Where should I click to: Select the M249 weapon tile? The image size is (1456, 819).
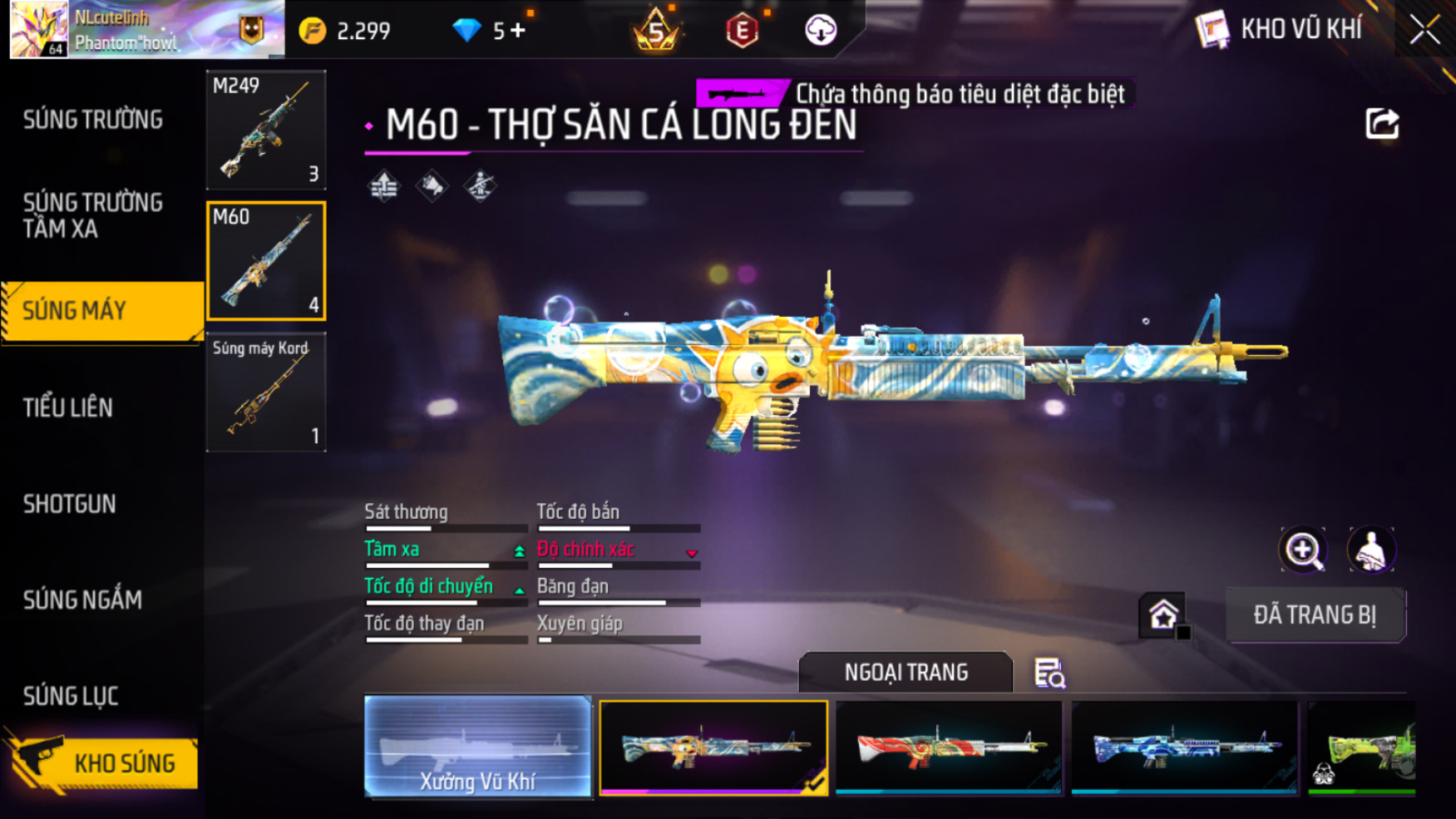click(266, 130)
